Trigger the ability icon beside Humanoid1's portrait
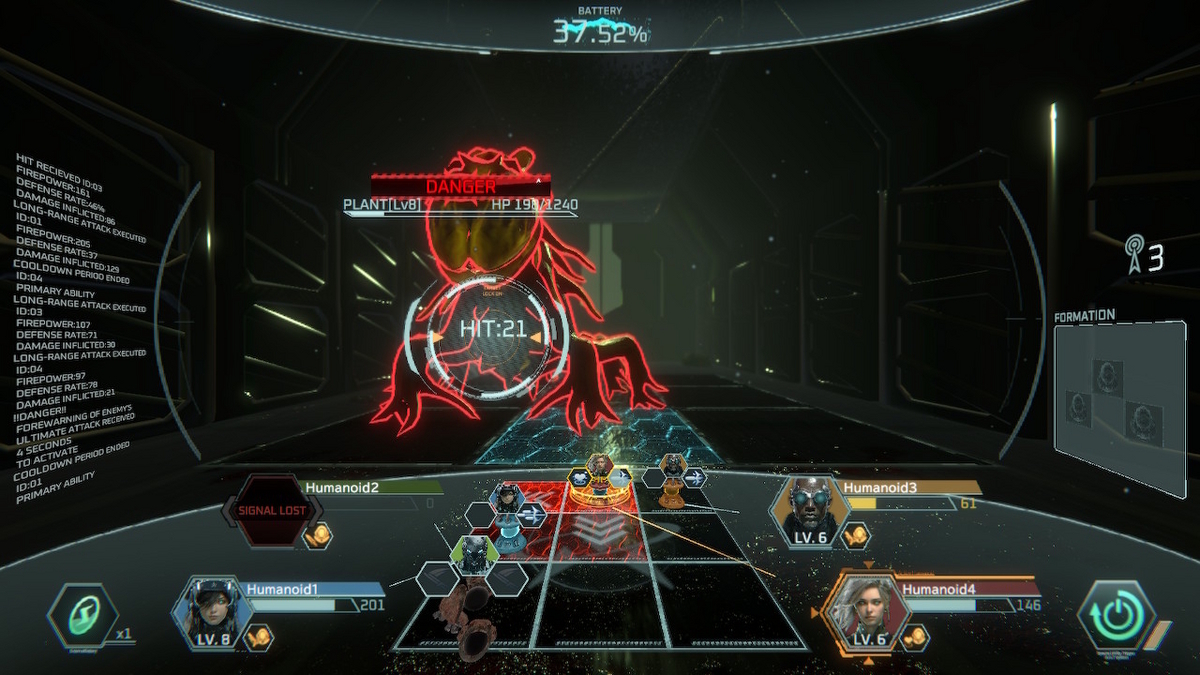This screenshot has height=675, width=1200. pos(260,636)
